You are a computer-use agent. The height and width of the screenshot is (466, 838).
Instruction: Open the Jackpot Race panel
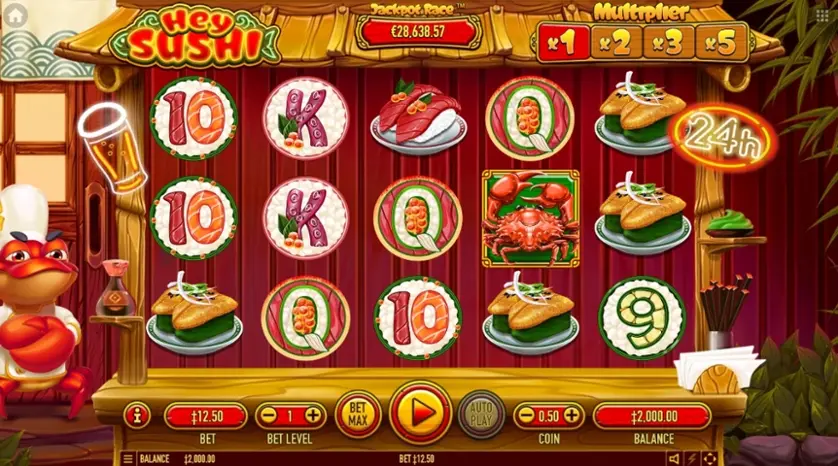click(418, 30)
